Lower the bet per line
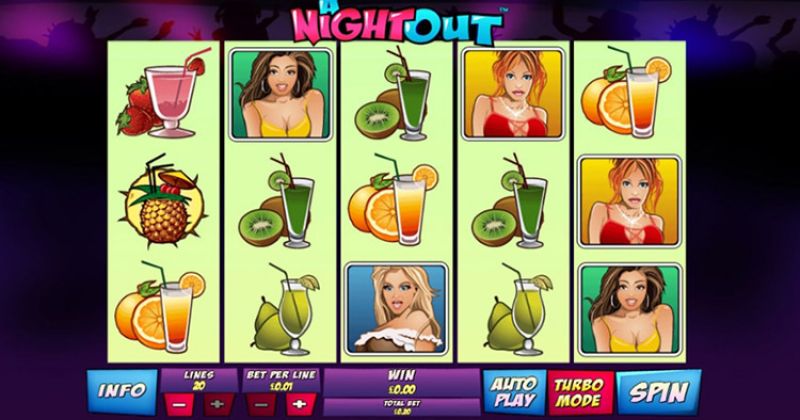The height and width of the screenshot is (420, 800). (261, 406)
